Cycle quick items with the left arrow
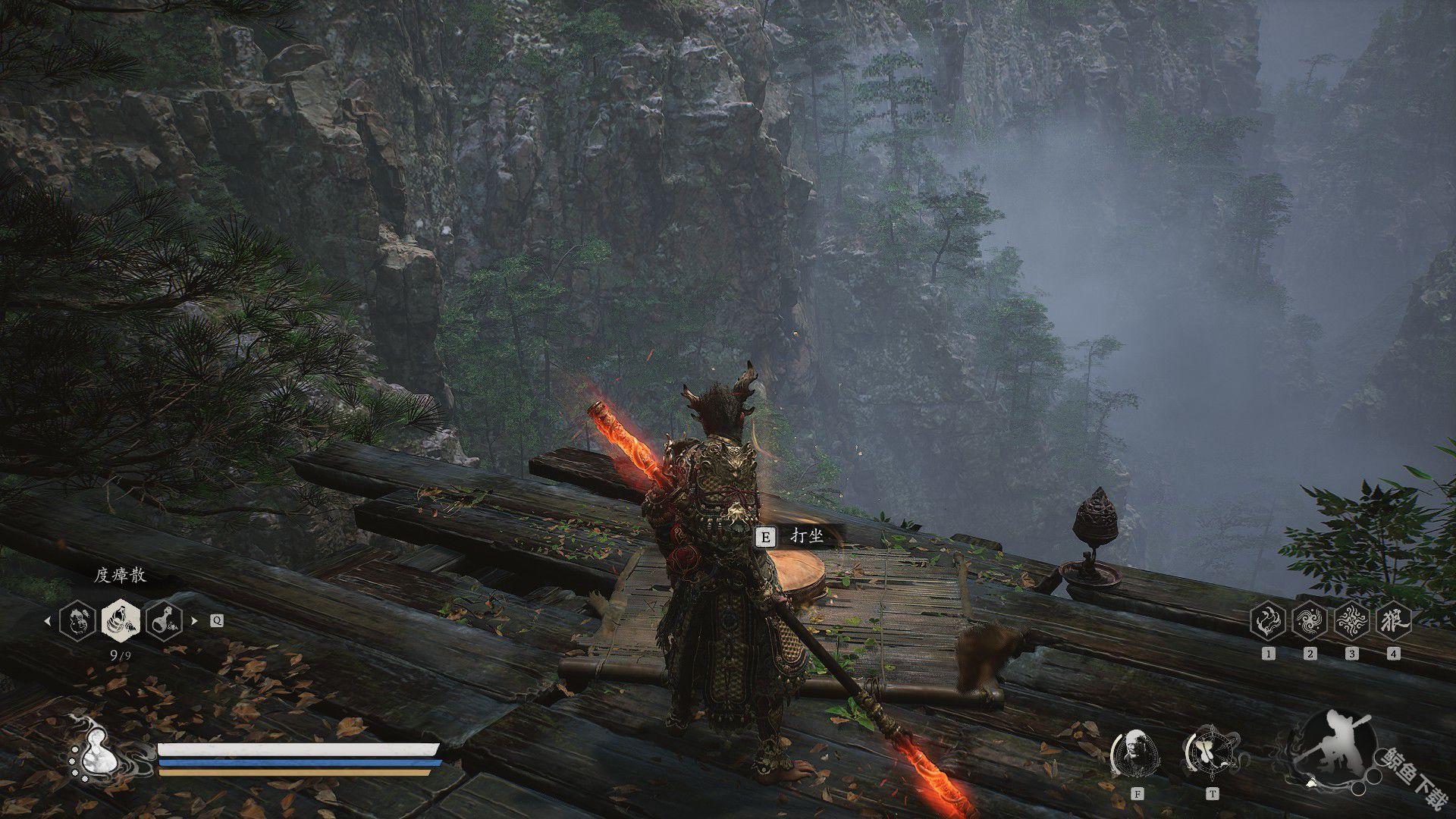Viewport: 1456px width, 819px height. point(47,620)
